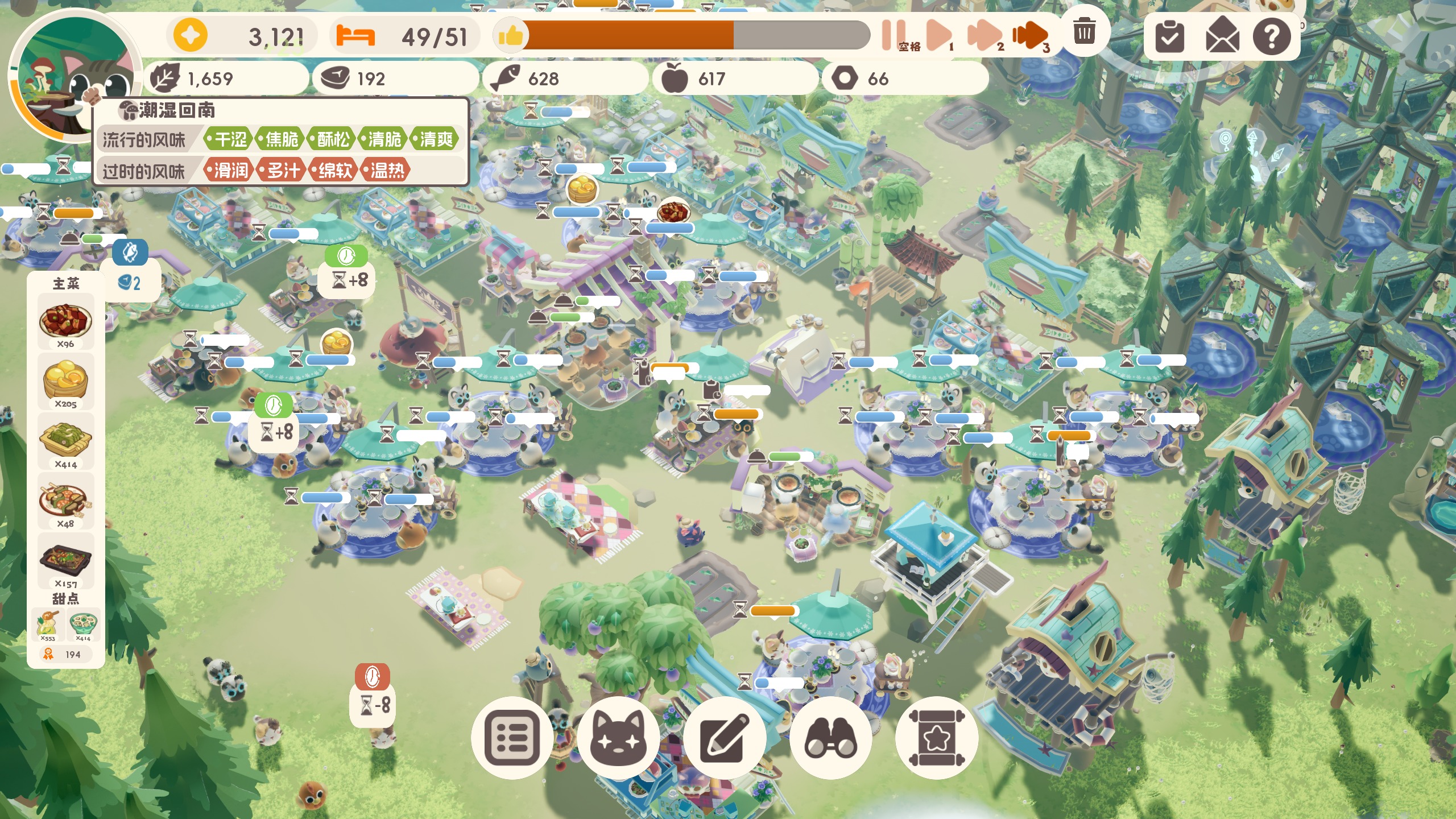Select triple speed (3x)
Viewport: 1456px width, 819px height.
point(1030,35)
